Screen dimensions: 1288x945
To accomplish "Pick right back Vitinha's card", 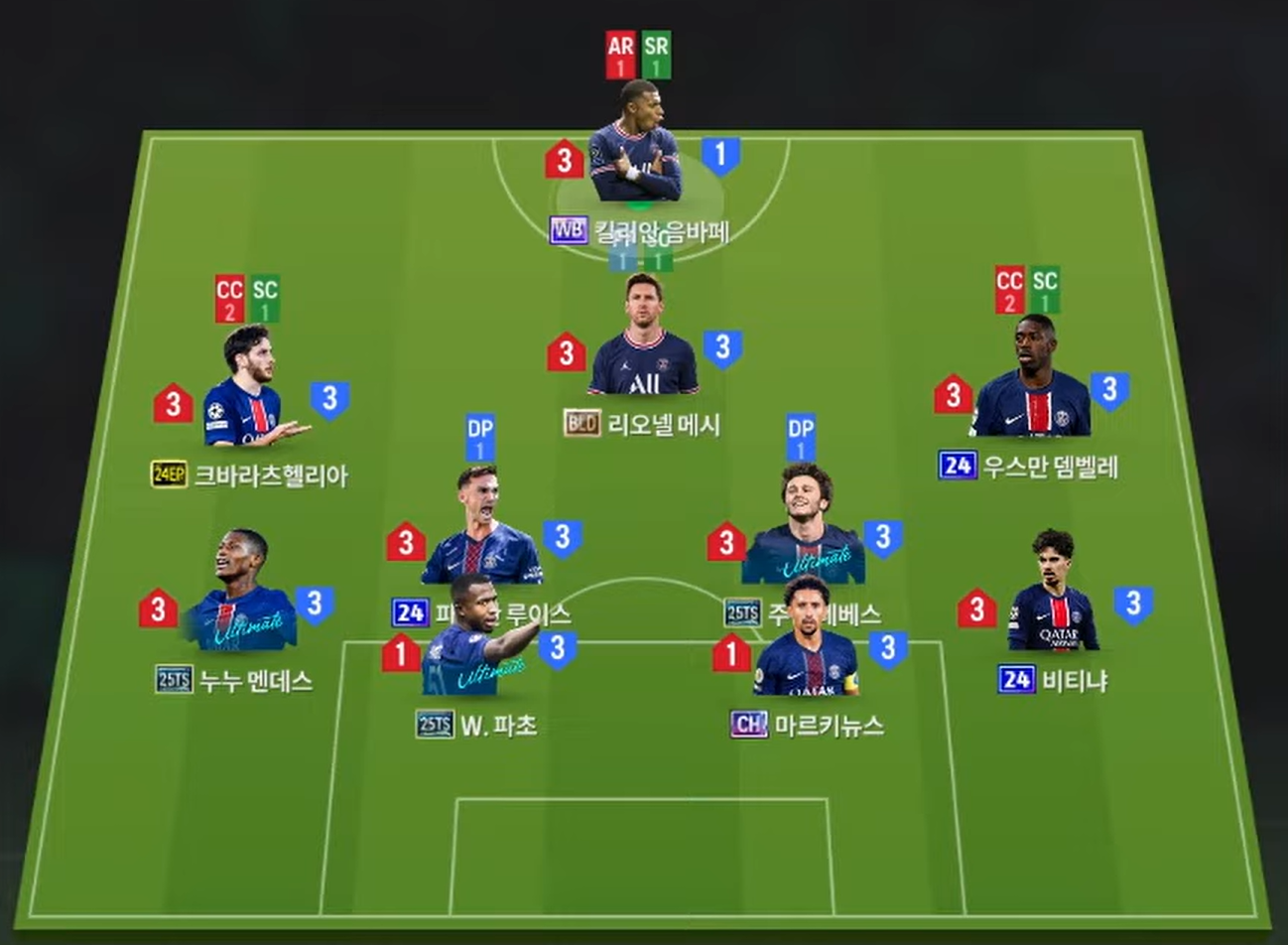I will 1053,594.
